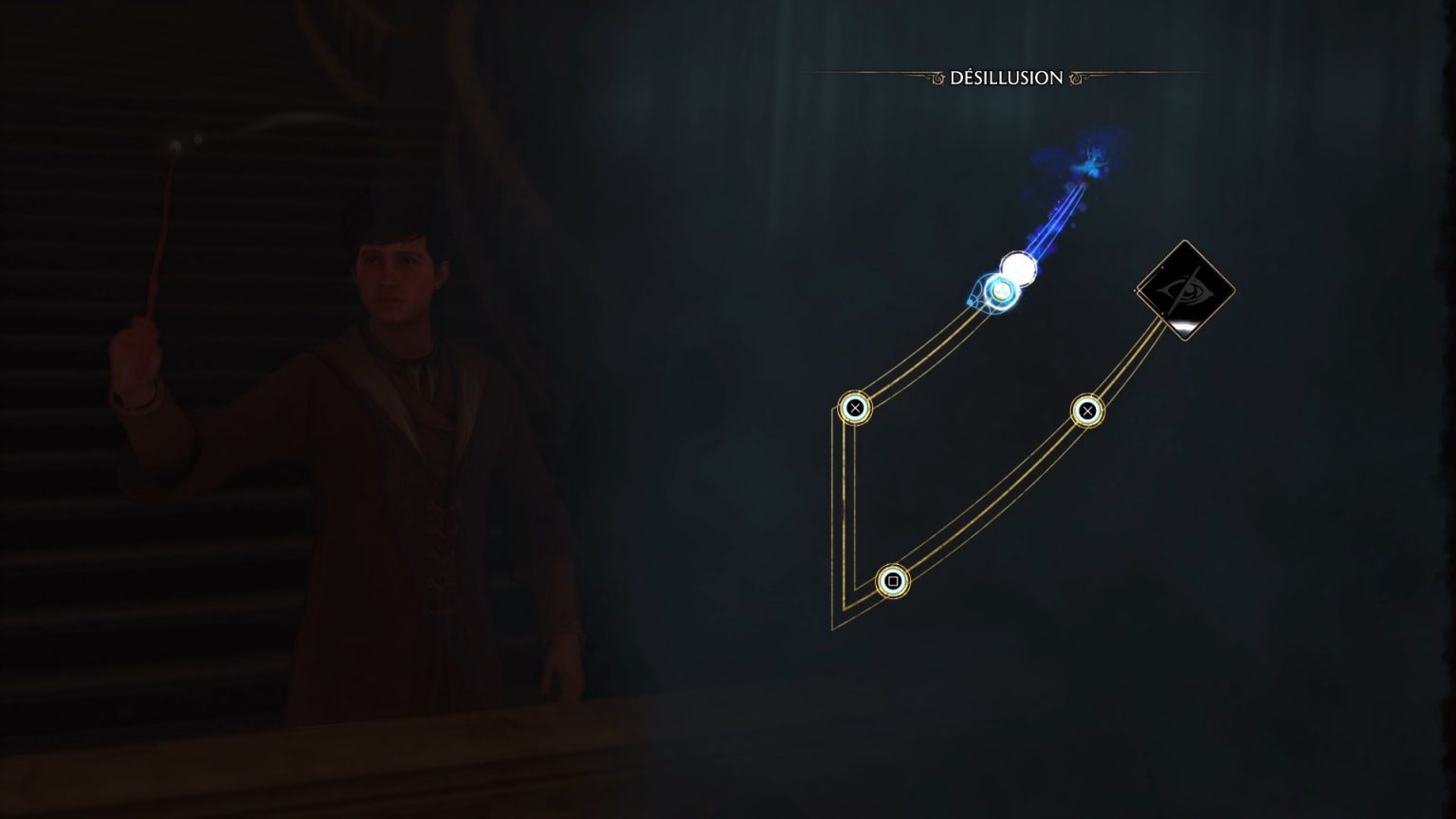
Task: Click the wand tip light
Action: coord(174,144)
